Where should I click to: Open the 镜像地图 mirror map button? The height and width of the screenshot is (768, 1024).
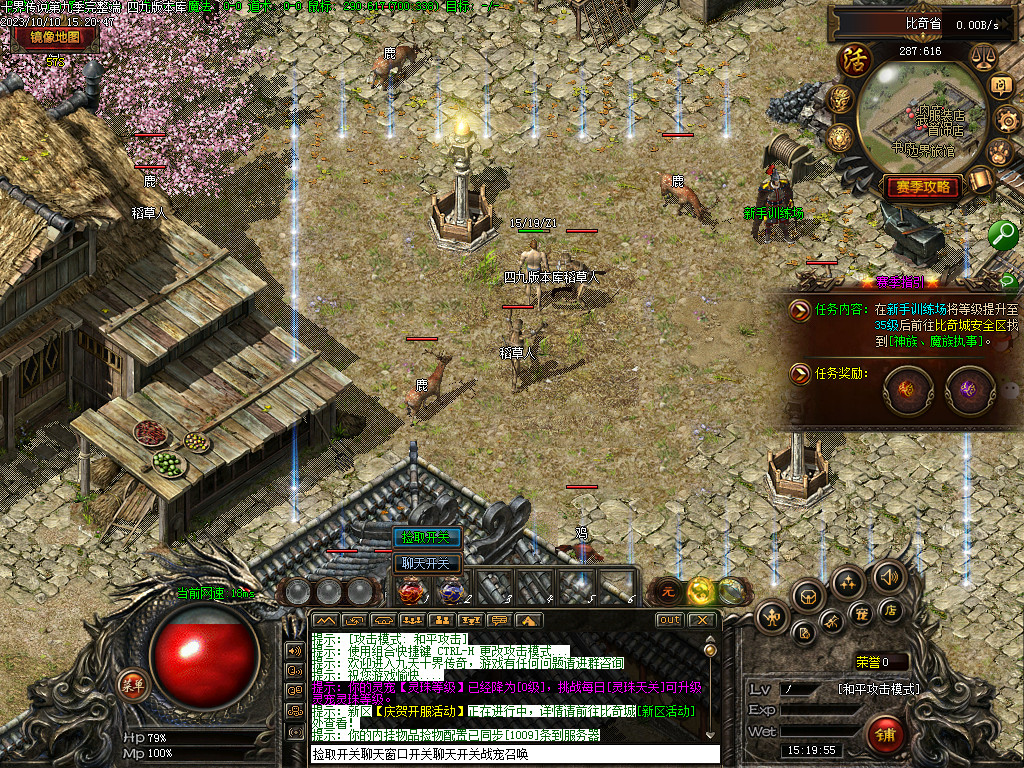click(55, 38)
